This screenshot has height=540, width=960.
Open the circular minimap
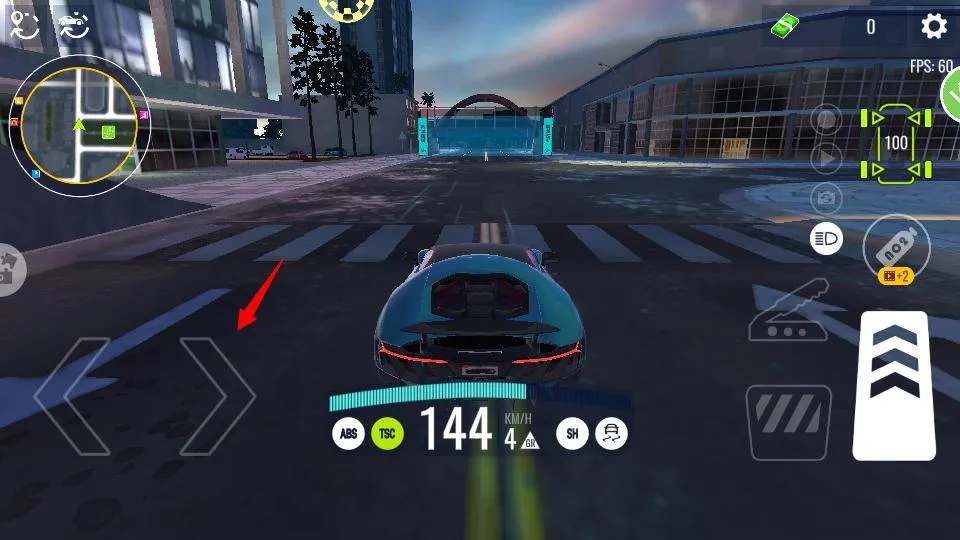[79, 125]
